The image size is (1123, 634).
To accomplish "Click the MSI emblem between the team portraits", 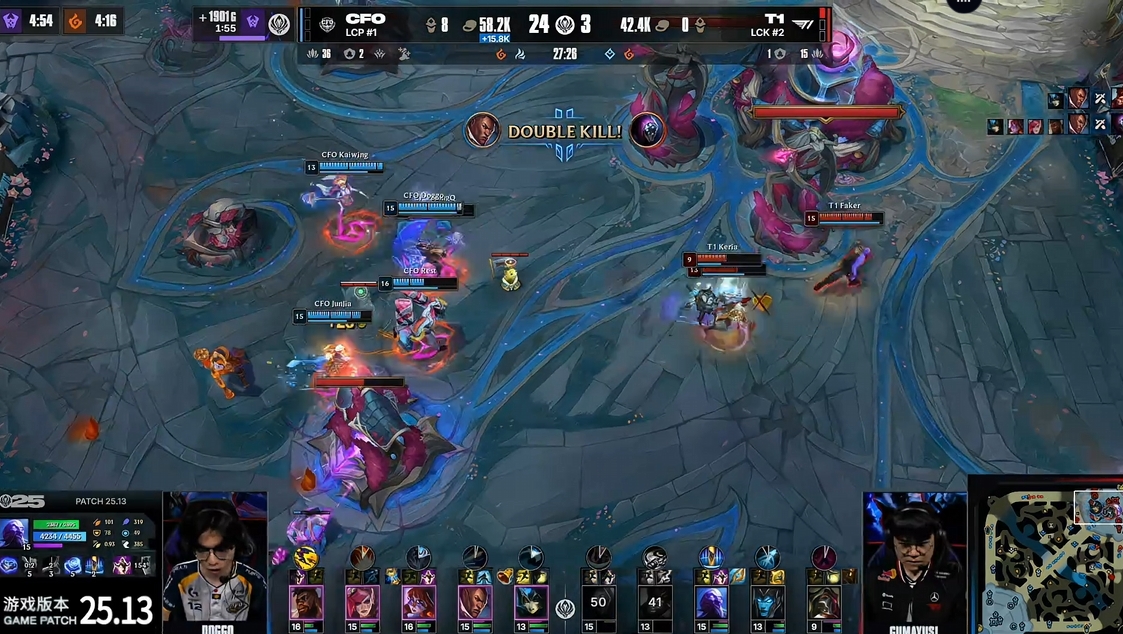I will (x=565, y=608).
